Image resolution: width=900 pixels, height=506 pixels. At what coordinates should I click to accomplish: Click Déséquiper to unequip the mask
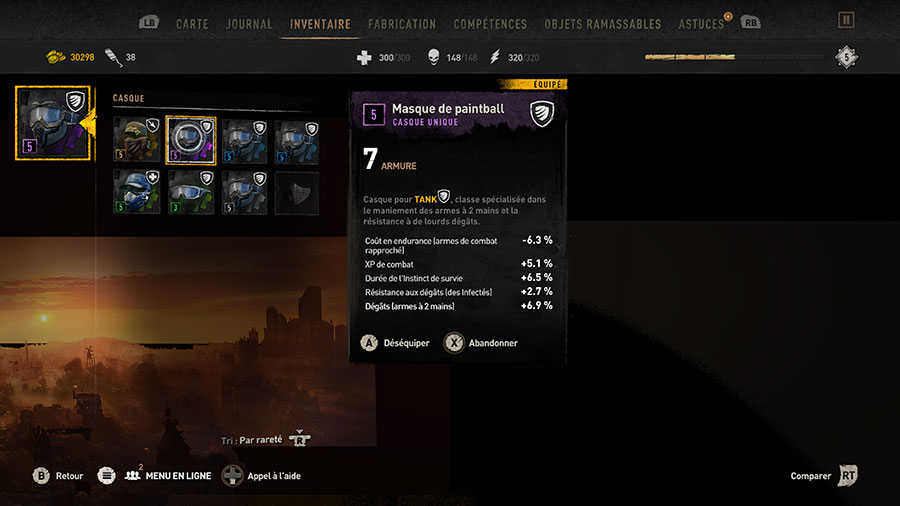[x=396, y=342]
